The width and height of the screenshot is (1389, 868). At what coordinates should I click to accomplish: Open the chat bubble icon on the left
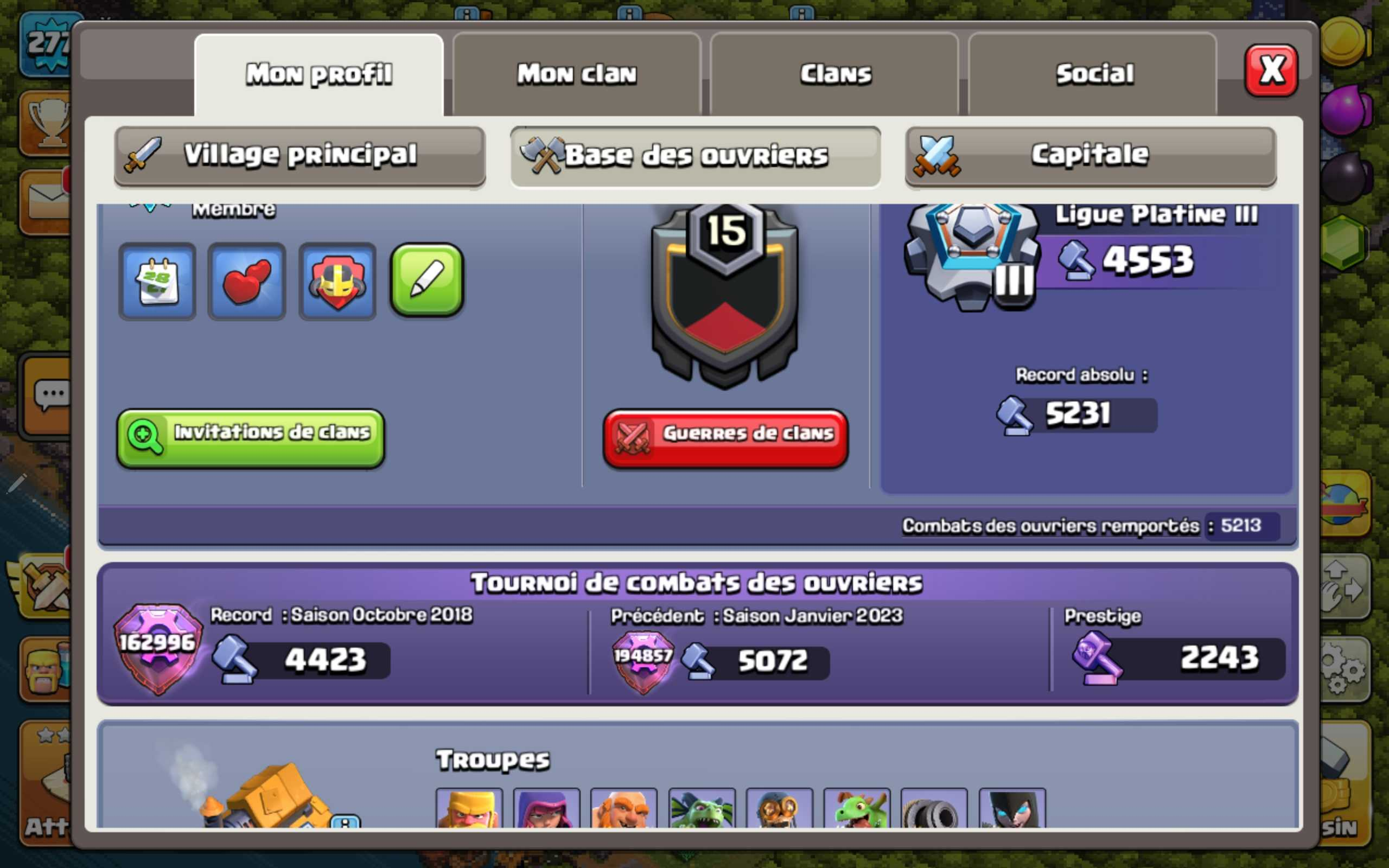tap(53, 393)
